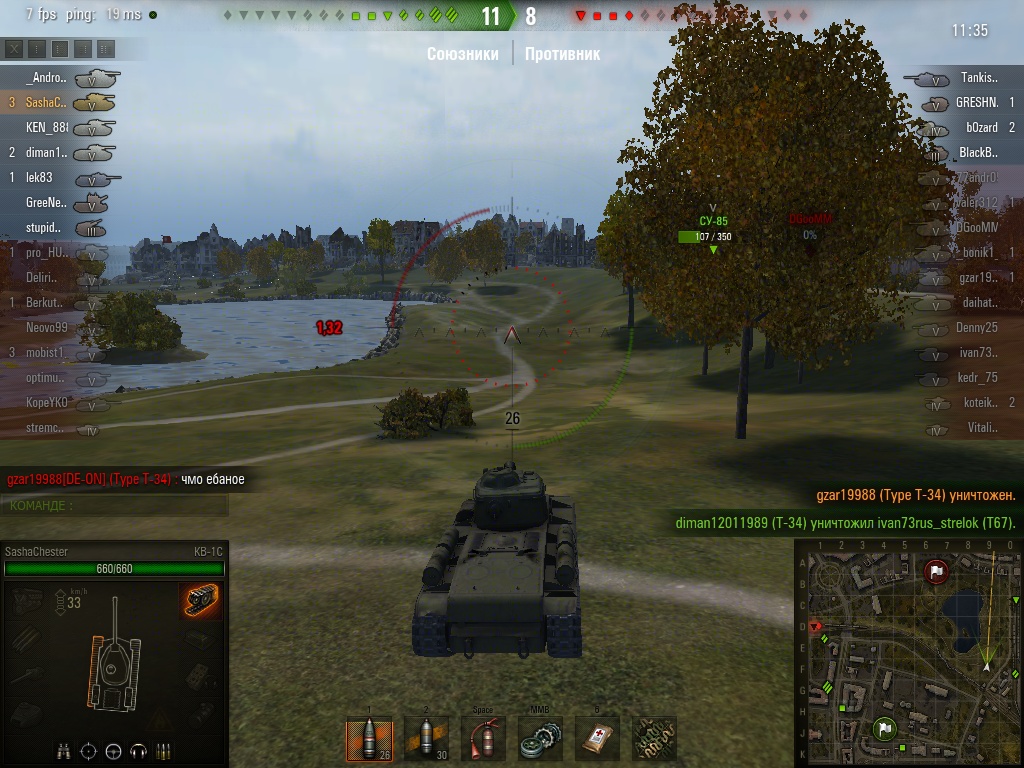Hide the player list with the X button

click(14, 48)
